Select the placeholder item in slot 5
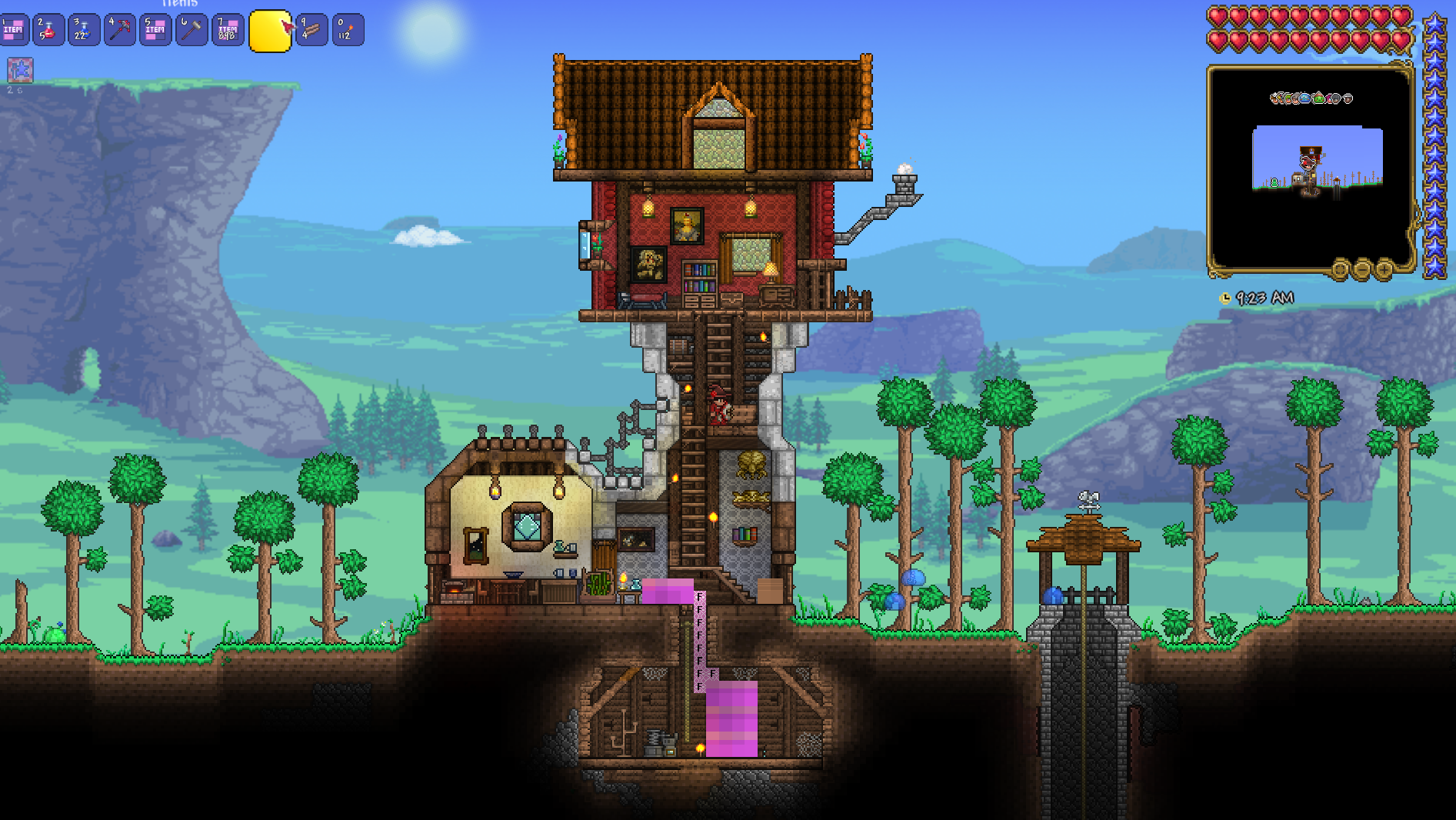The height and width of the screenshot is (820, 1456). [x=155, y=31]
